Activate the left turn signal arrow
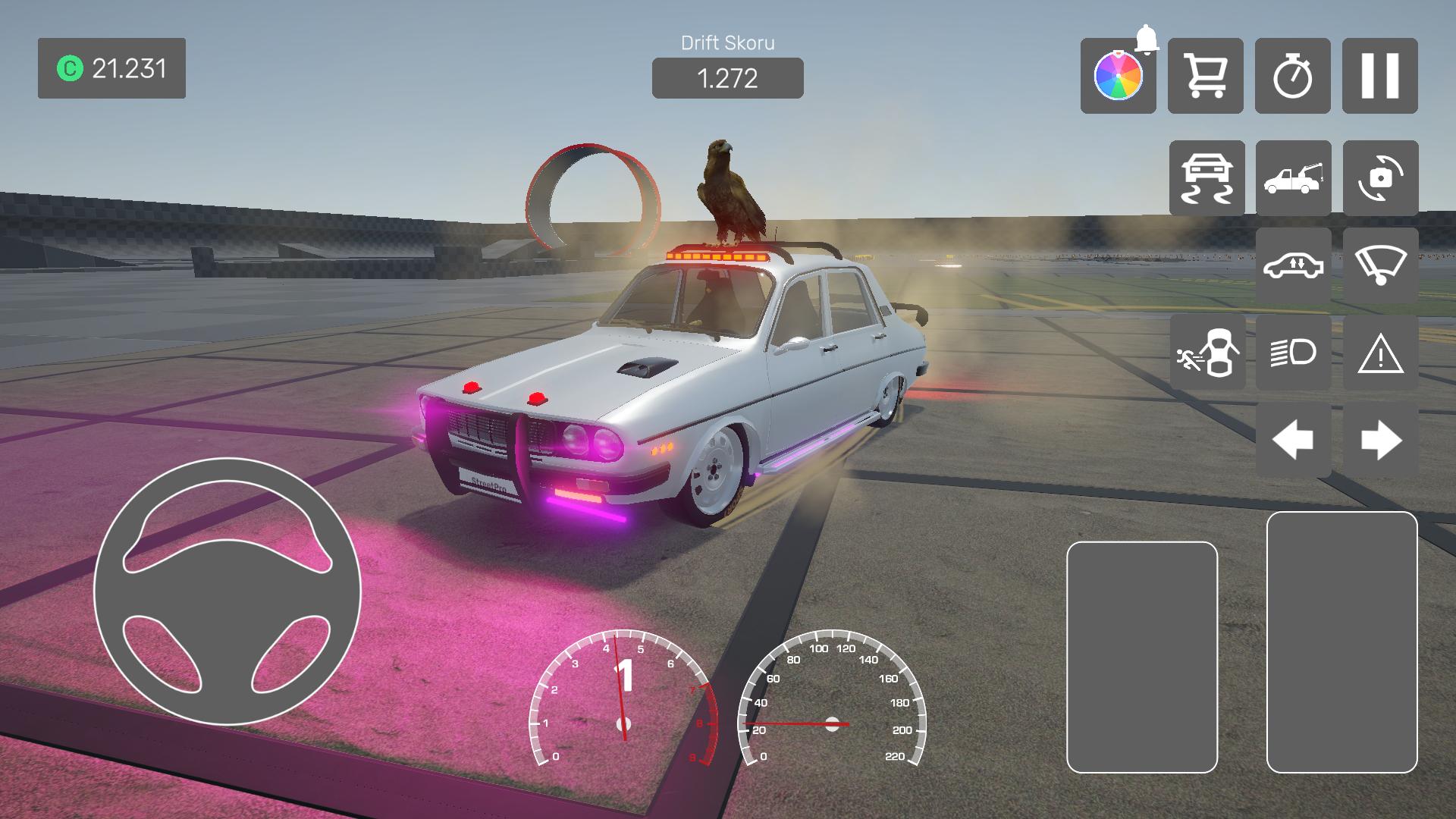 [1293, 440]
